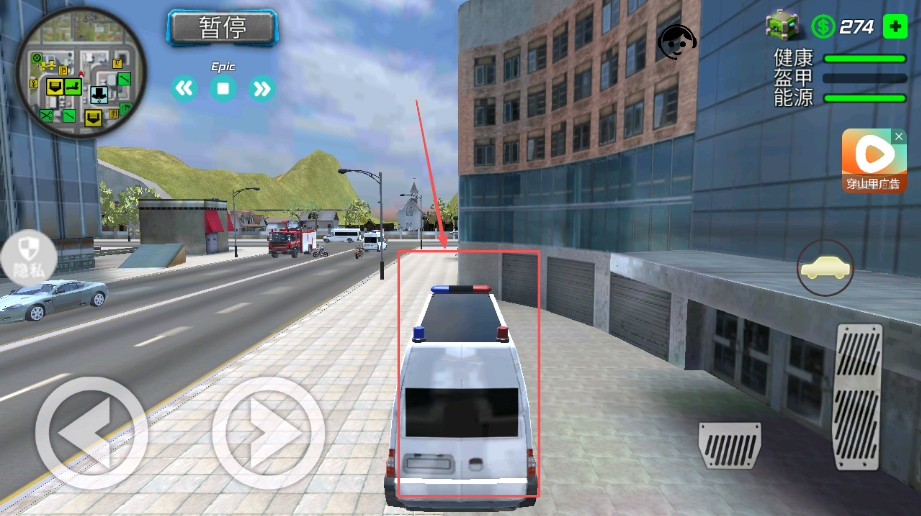
Task: Open the circular city minimap
Action: point(81,75)
